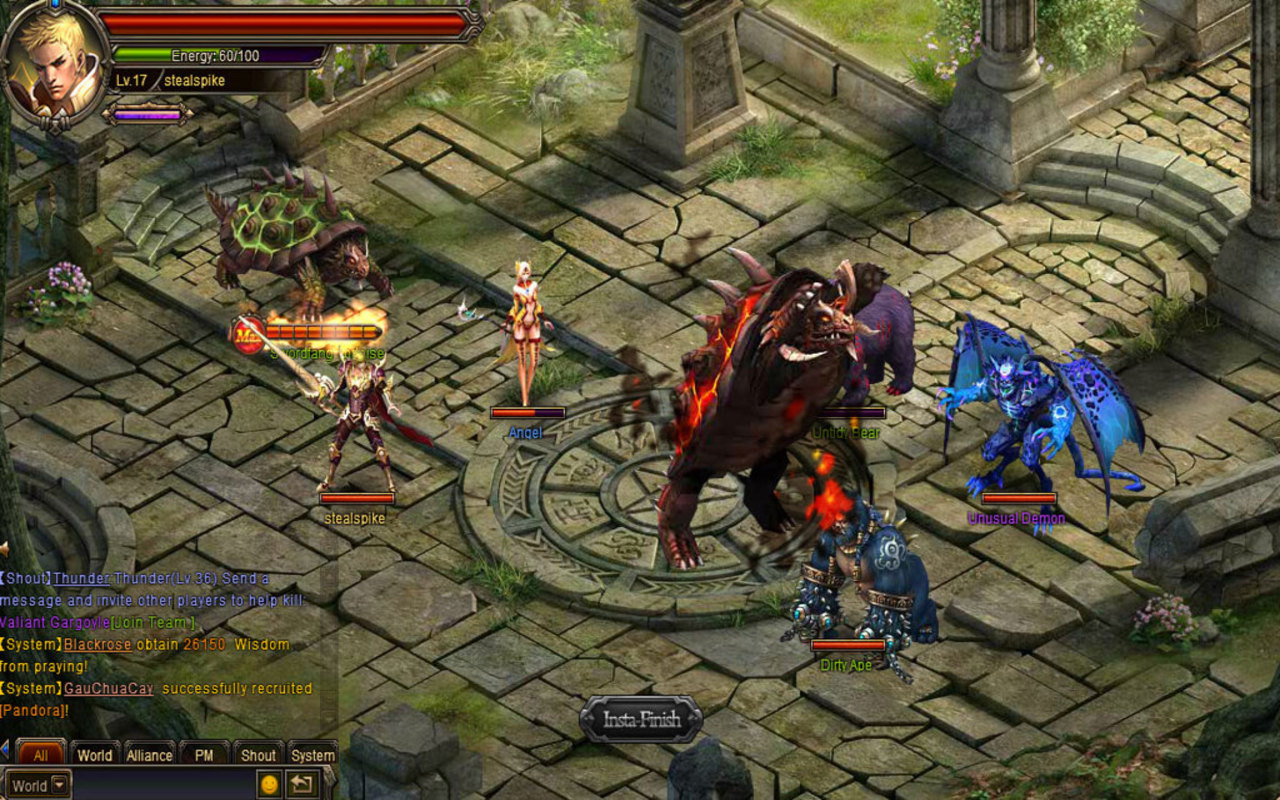This screenshot has width=1280, height=800.
Task: Open the PM chat tab
Action: coord(203,756)
